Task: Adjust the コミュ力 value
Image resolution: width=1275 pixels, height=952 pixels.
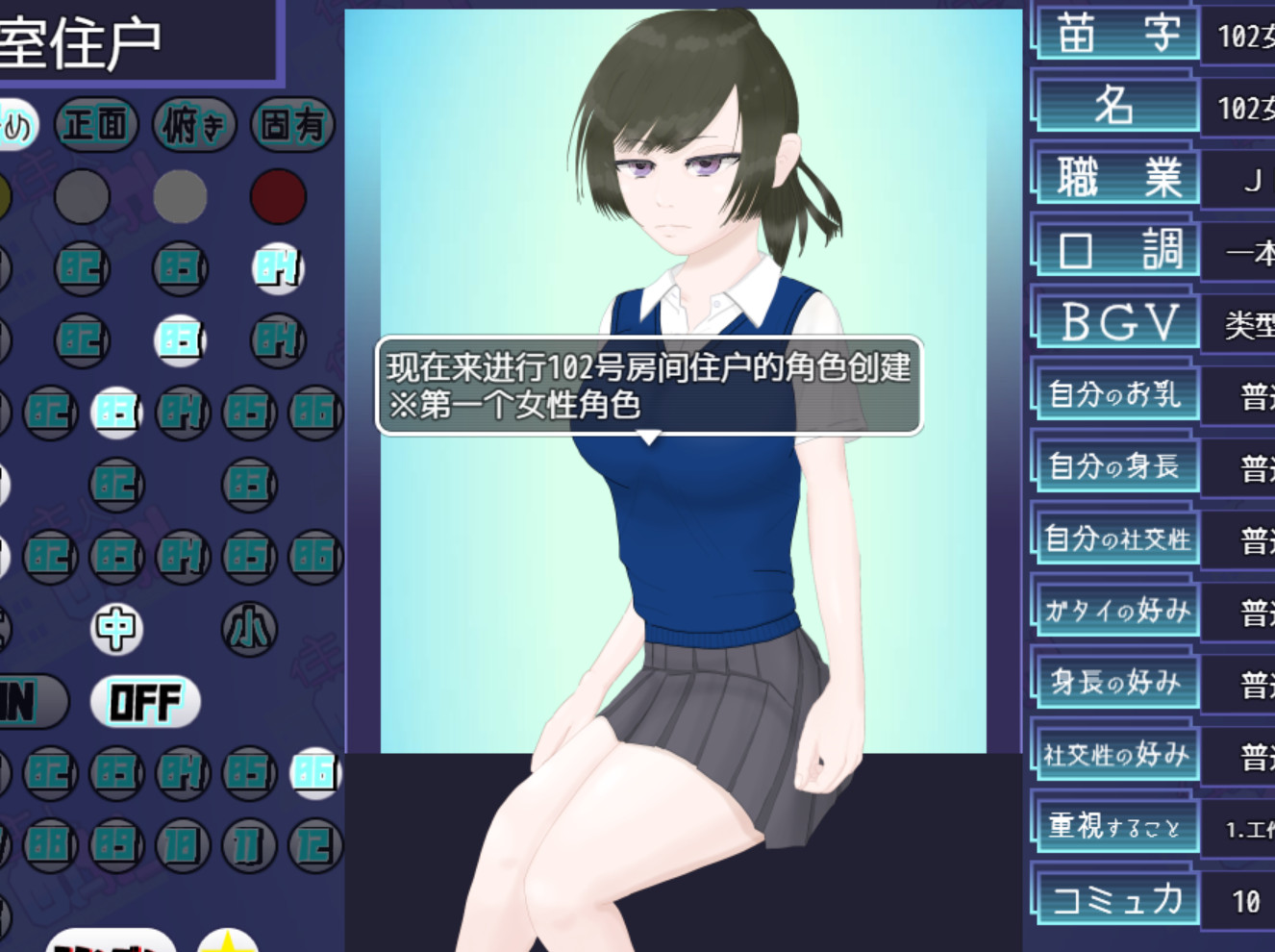Action: [1116, 900]
